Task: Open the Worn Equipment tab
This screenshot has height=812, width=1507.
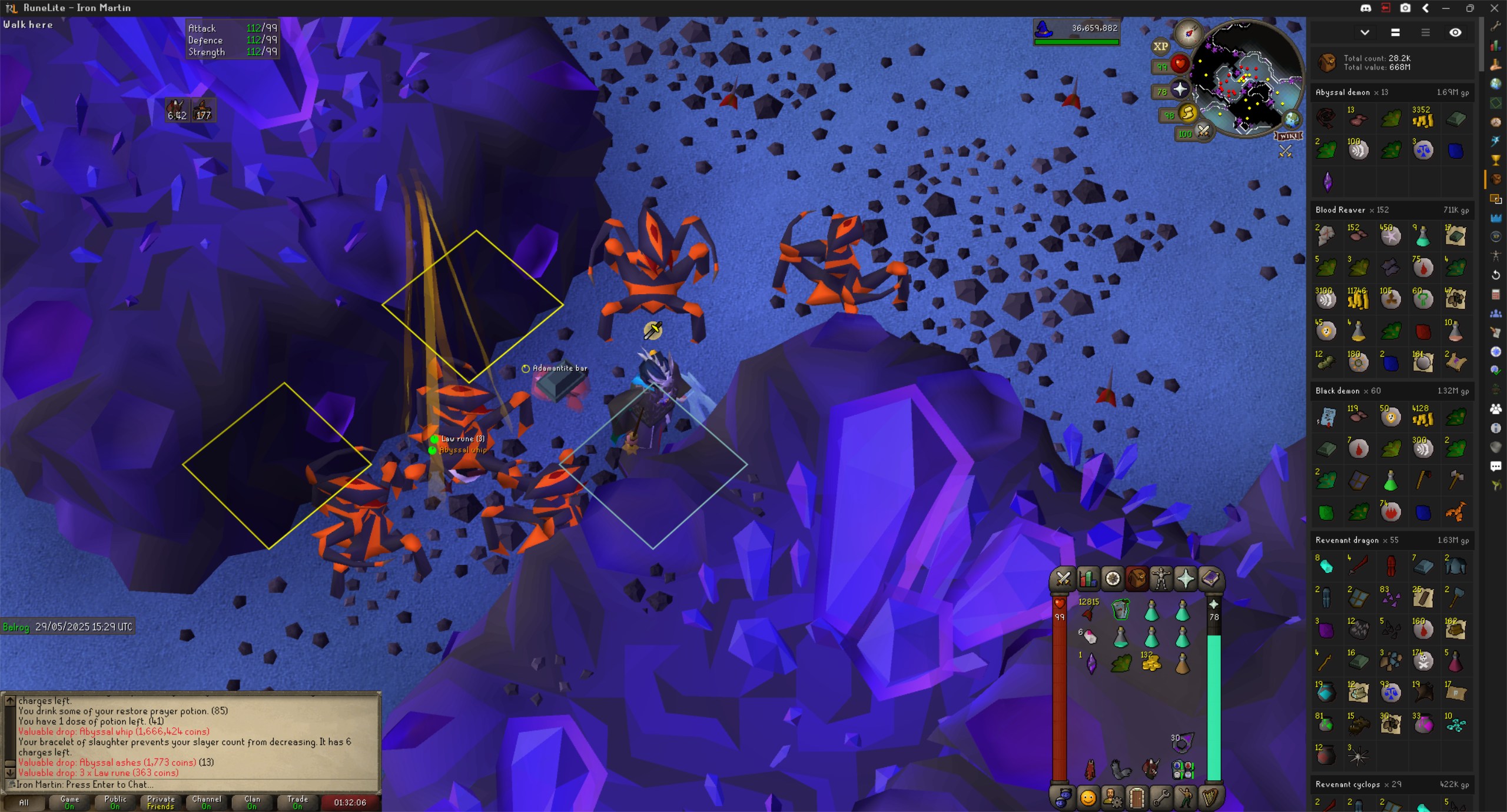Action: [x=1161, y=580]
